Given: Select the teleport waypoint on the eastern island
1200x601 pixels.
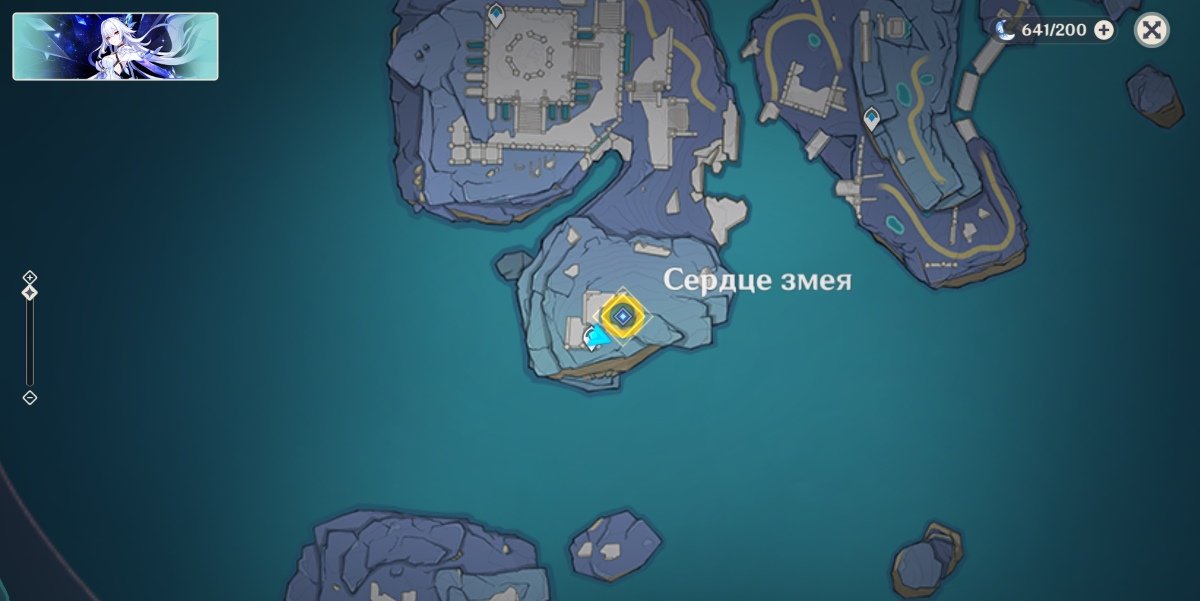Looking at the screenshot, I should click(872, 119).
